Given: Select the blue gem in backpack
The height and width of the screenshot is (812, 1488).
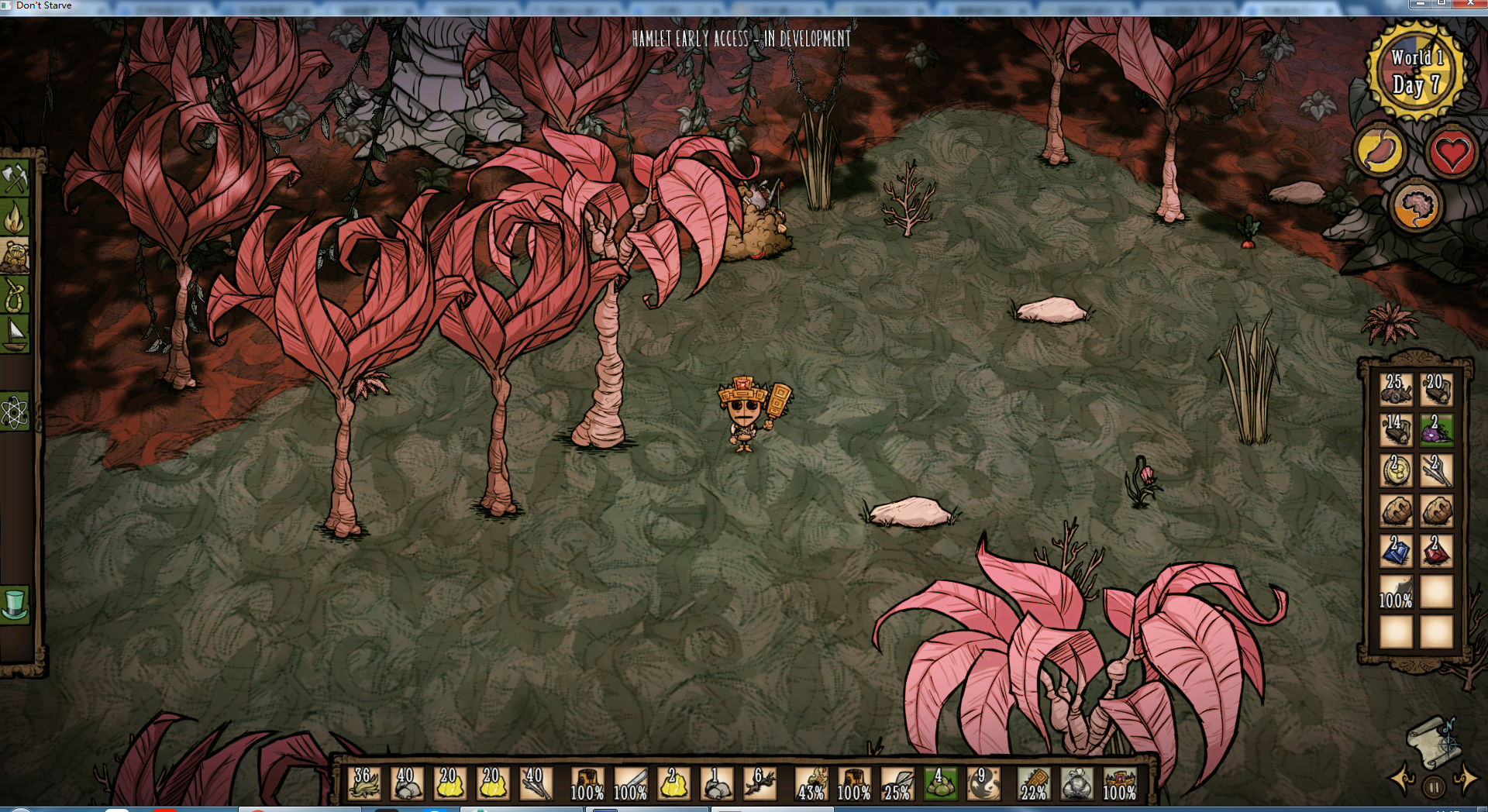Looking at the screenshot, I should pos(1396,551).
